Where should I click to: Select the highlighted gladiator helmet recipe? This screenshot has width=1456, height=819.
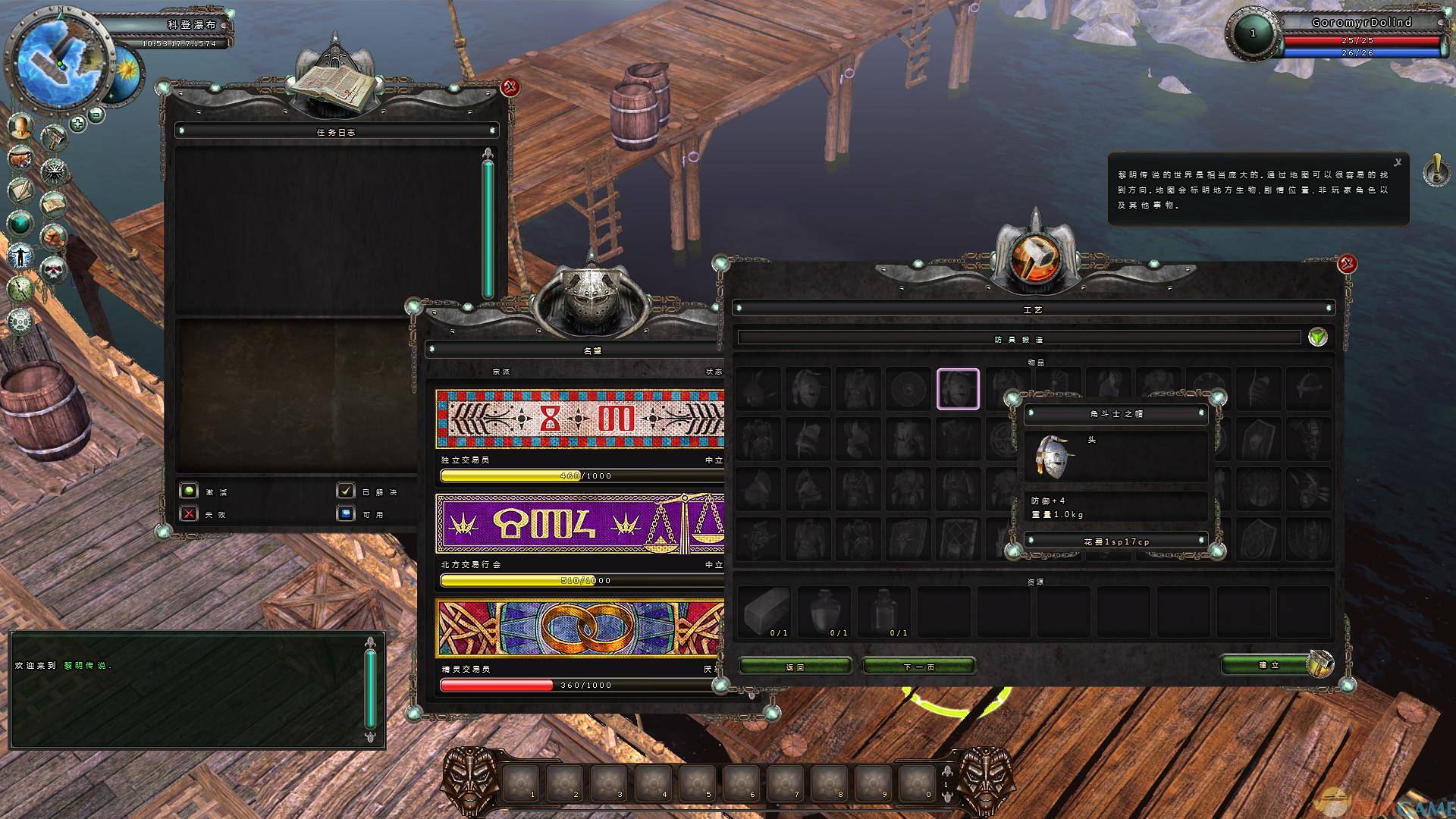(958, 389)
